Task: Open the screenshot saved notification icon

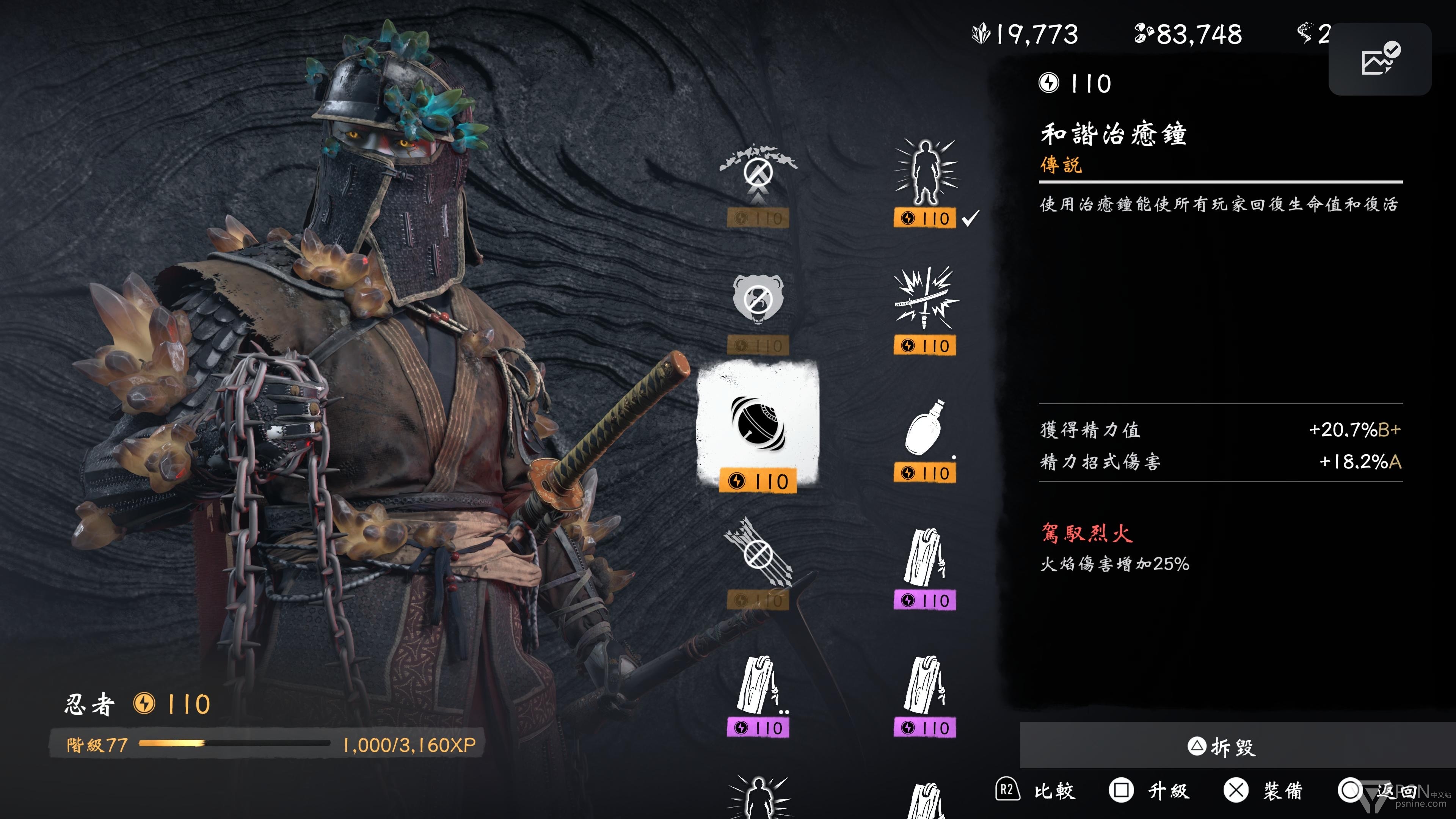Action: pos(1379,59)
